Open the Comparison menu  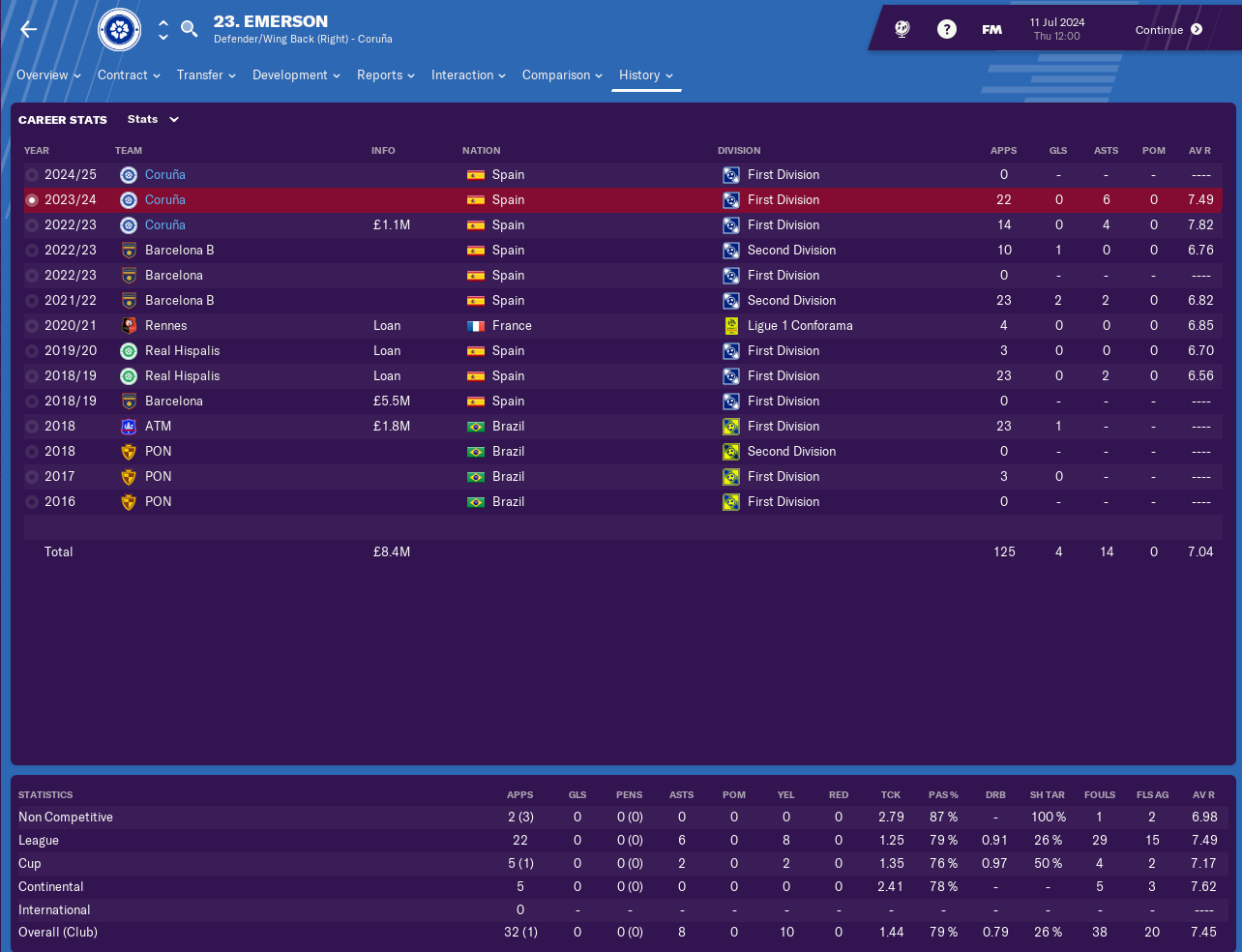[x=562, y=75]
